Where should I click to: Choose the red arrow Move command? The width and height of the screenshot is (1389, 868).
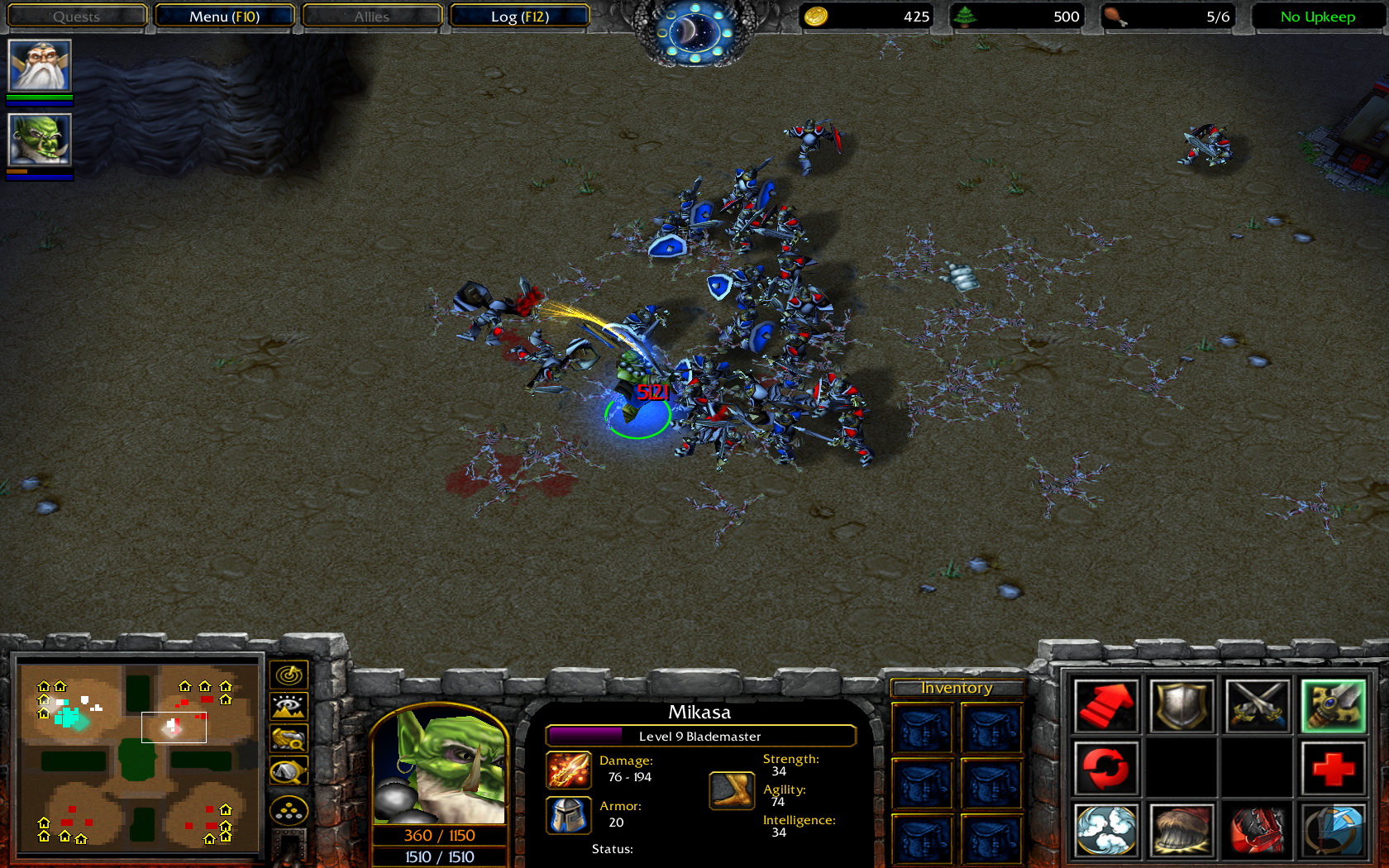coord(1106,705)
